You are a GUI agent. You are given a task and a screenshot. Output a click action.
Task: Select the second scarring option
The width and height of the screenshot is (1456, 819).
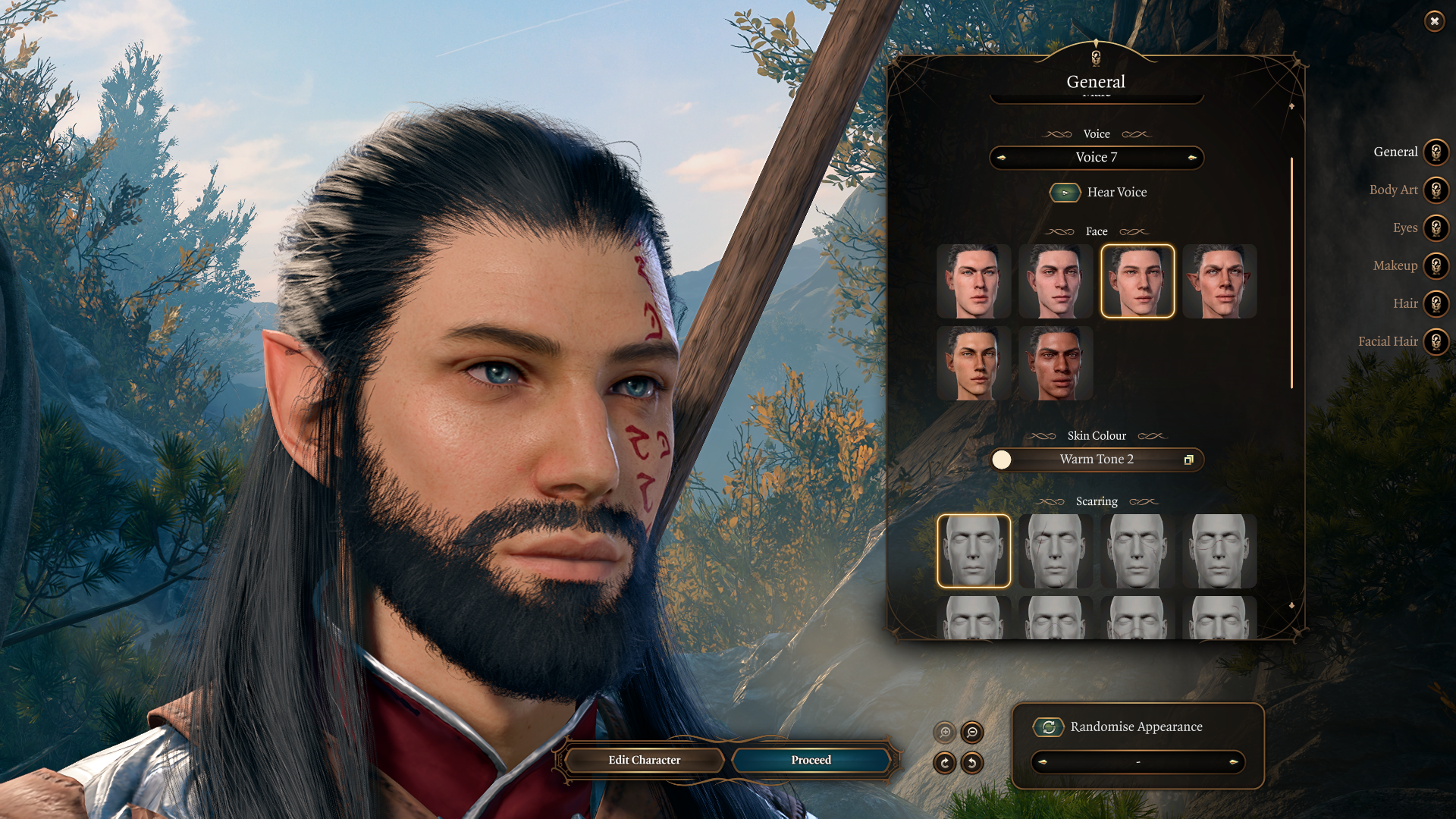[x=1055, y=551]
